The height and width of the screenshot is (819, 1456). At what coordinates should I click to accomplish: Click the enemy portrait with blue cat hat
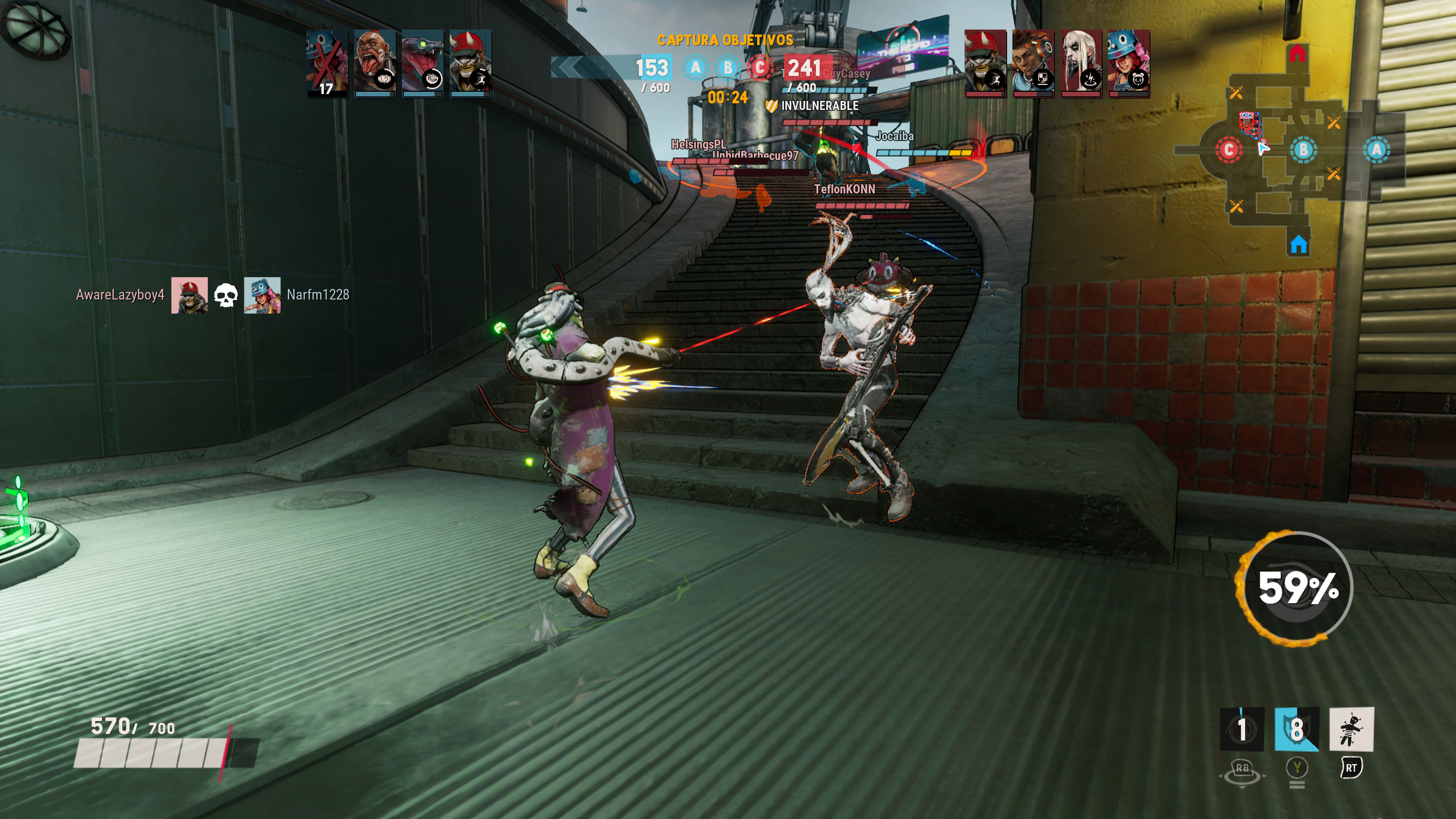point(1129,63)
